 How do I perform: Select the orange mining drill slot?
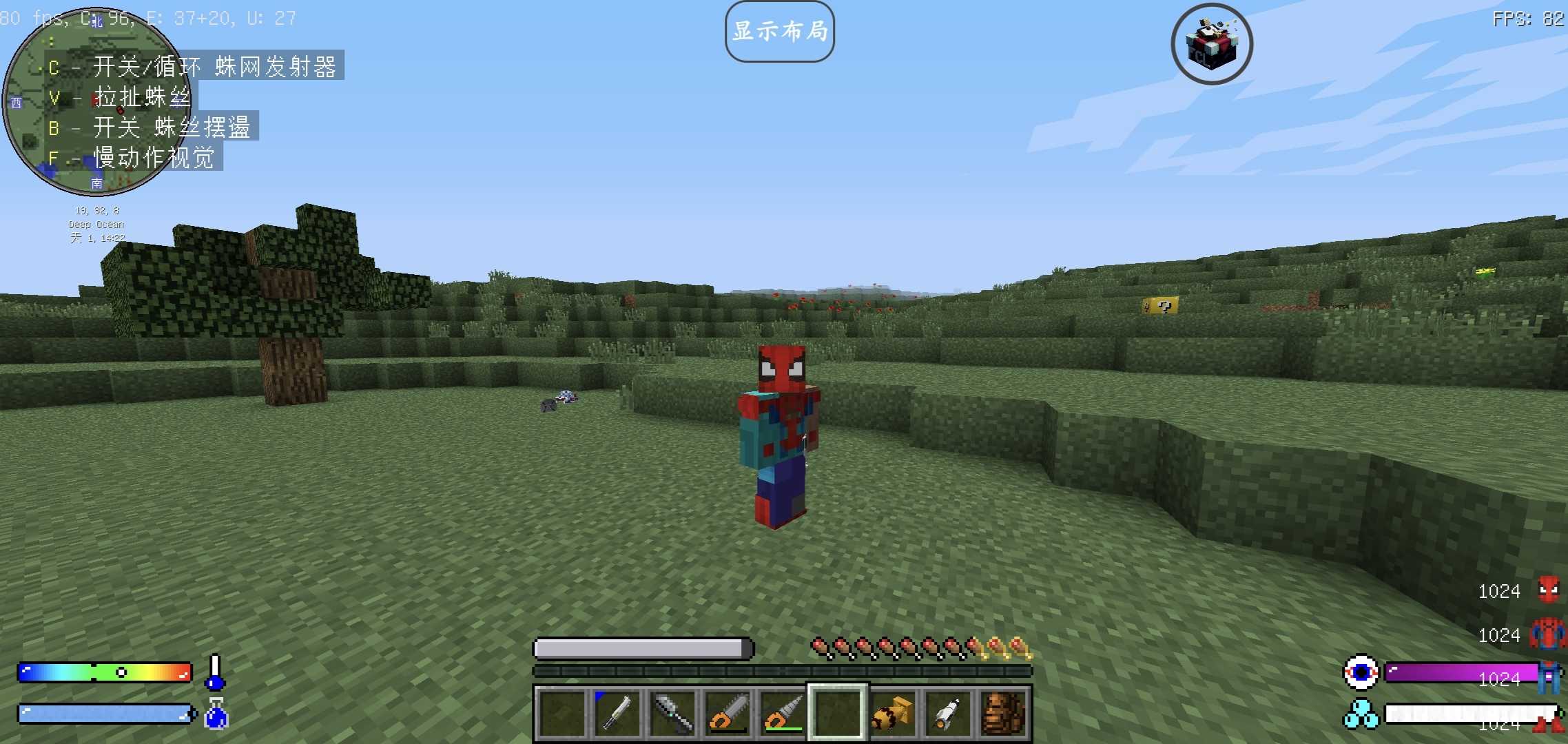(783, 712)
